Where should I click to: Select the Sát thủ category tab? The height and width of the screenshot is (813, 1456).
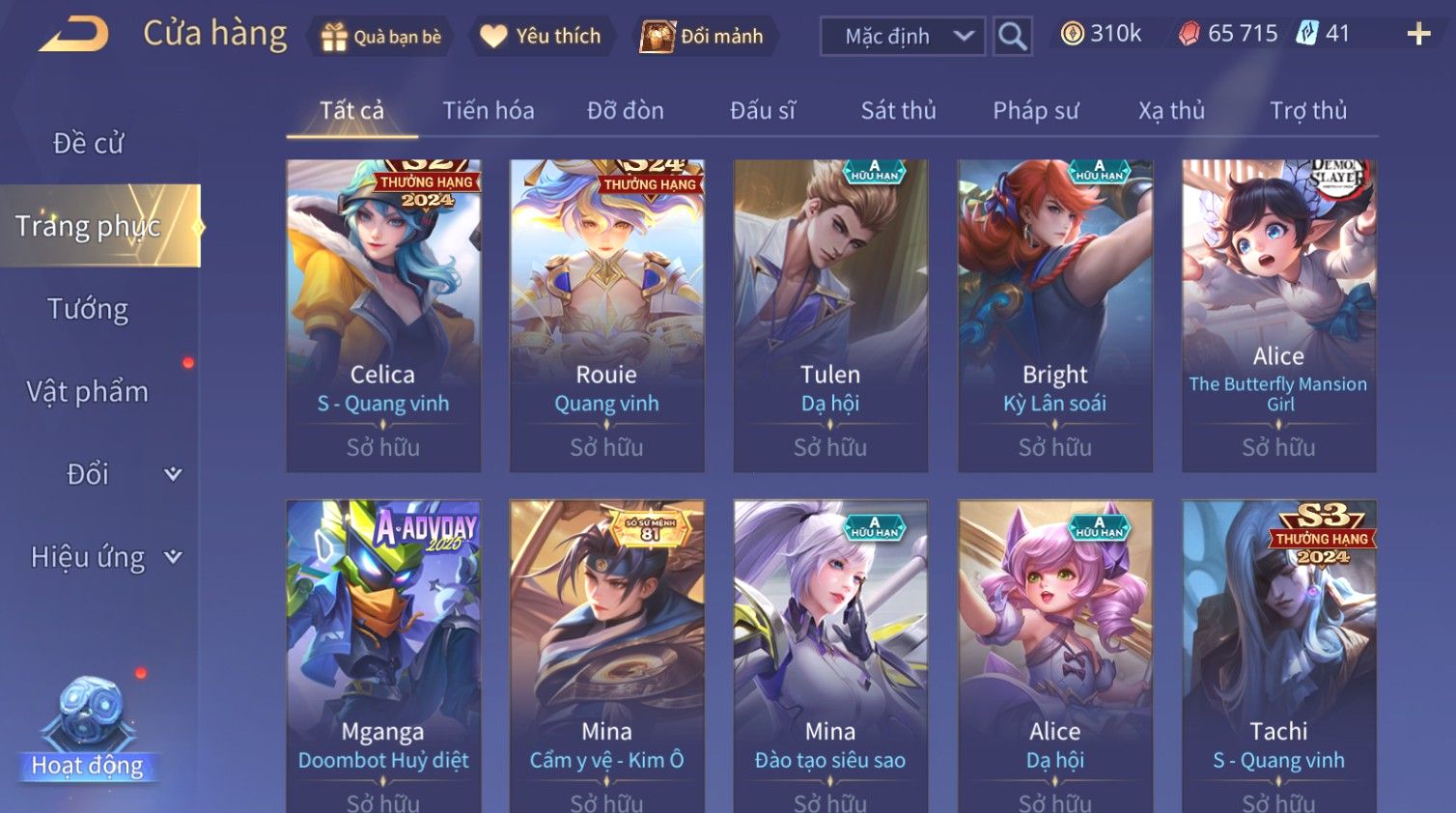pyautogui.click(x=898, y=111)
